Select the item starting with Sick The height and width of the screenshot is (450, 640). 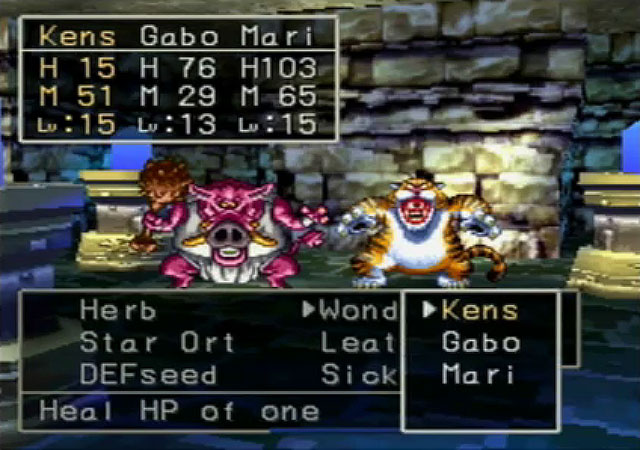[x=358, y=375]
